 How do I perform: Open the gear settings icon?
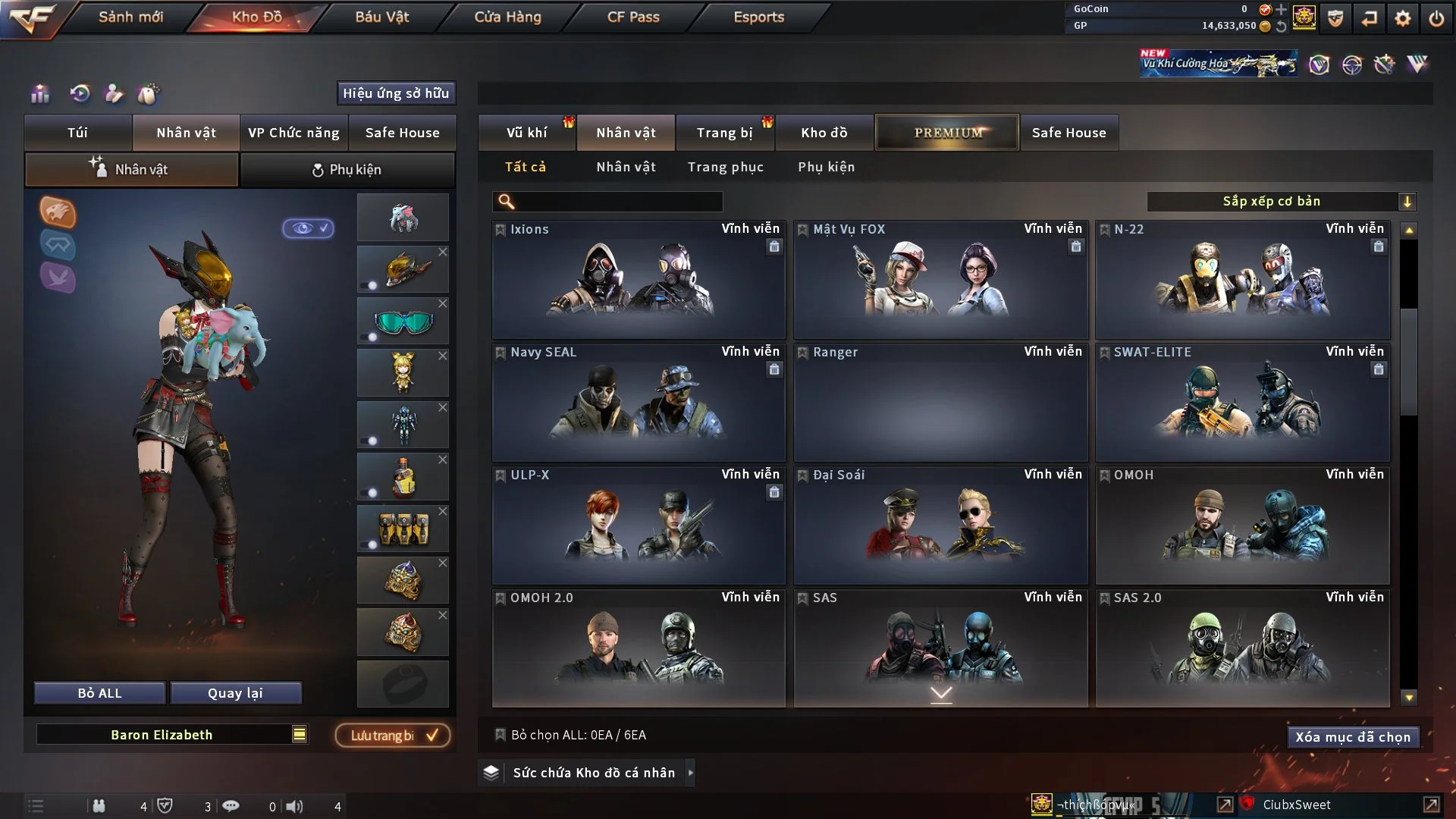tap(1402, 18)
